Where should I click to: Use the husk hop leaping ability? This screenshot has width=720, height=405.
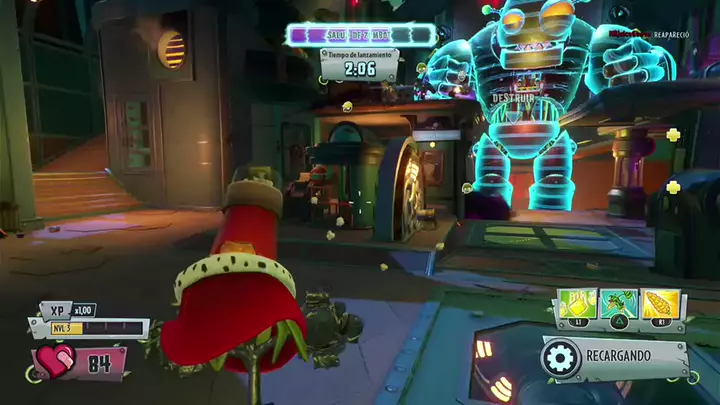(x=621, y=304)
